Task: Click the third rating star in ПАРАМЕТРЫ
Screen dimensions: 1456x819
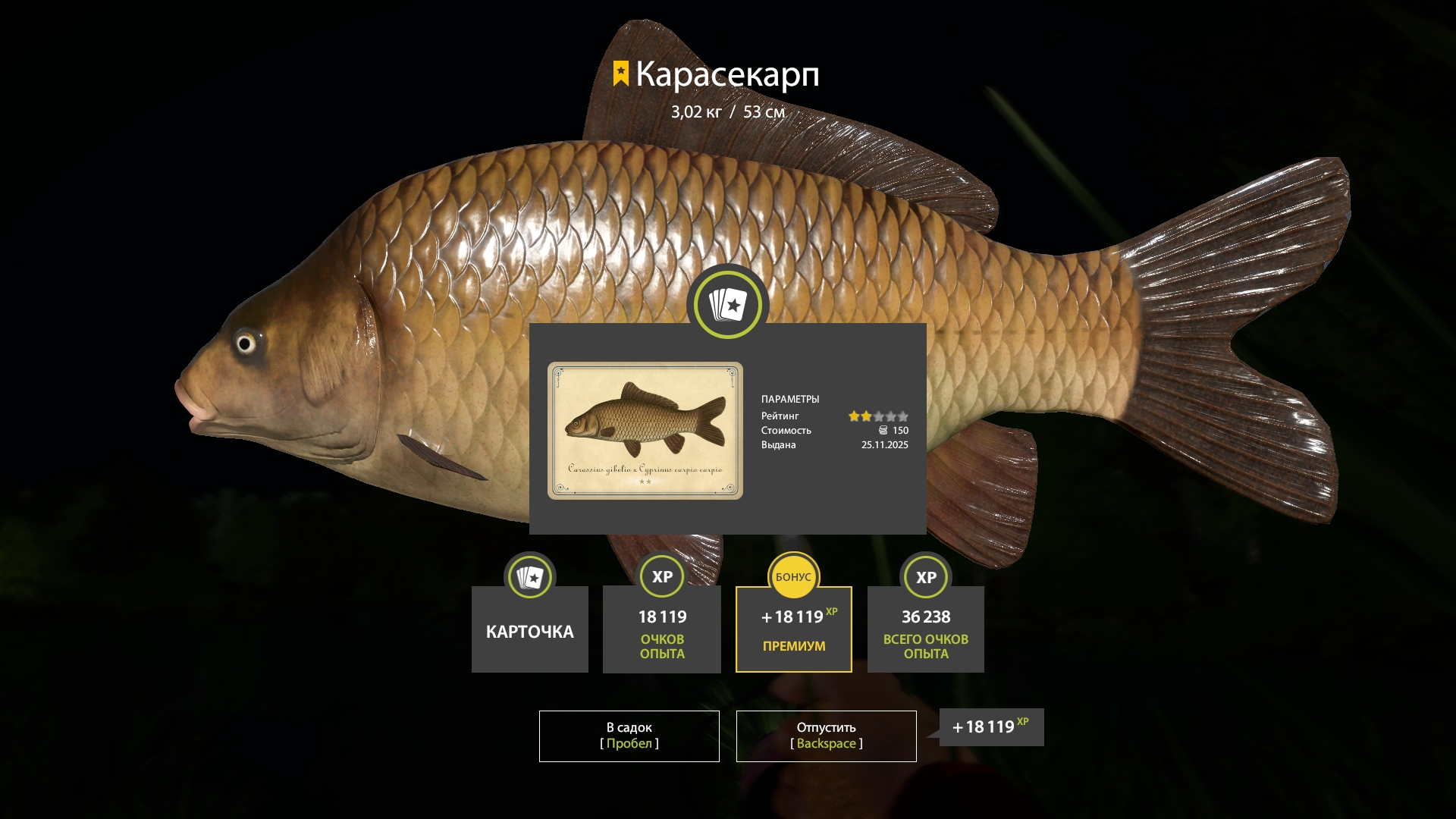Action: [x=879, y=416]
